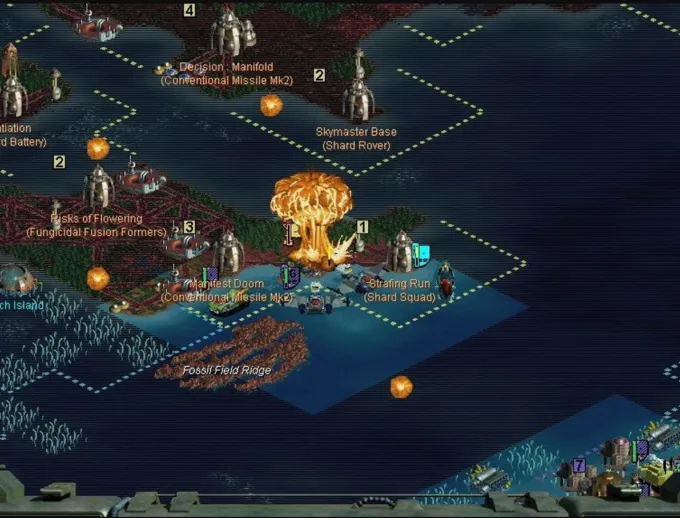The image size is (680, 518).
Task: Open the Risks of Flowering base label
Action: 96,219
